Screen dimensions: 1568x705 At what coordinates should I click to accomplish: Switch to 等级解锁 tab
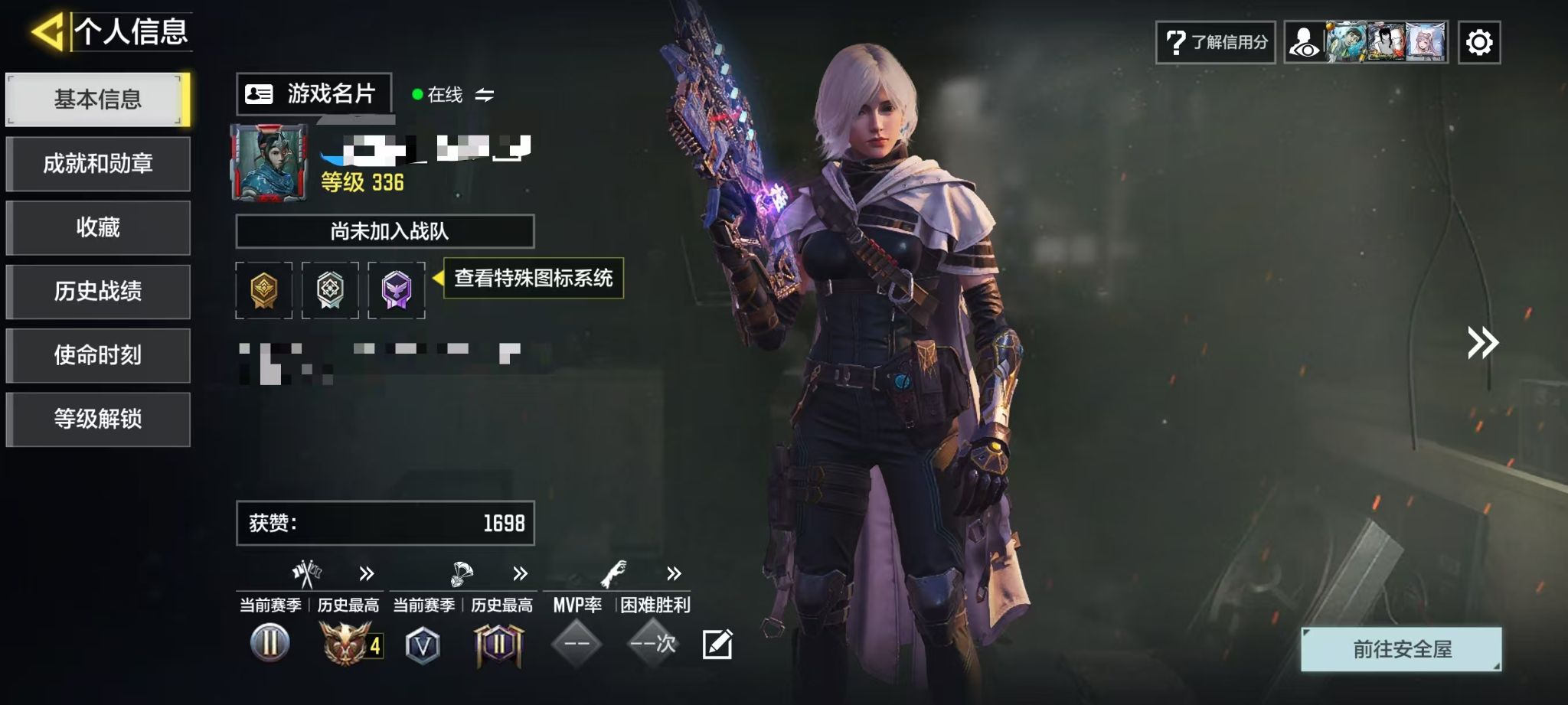(x=98, y=419)
